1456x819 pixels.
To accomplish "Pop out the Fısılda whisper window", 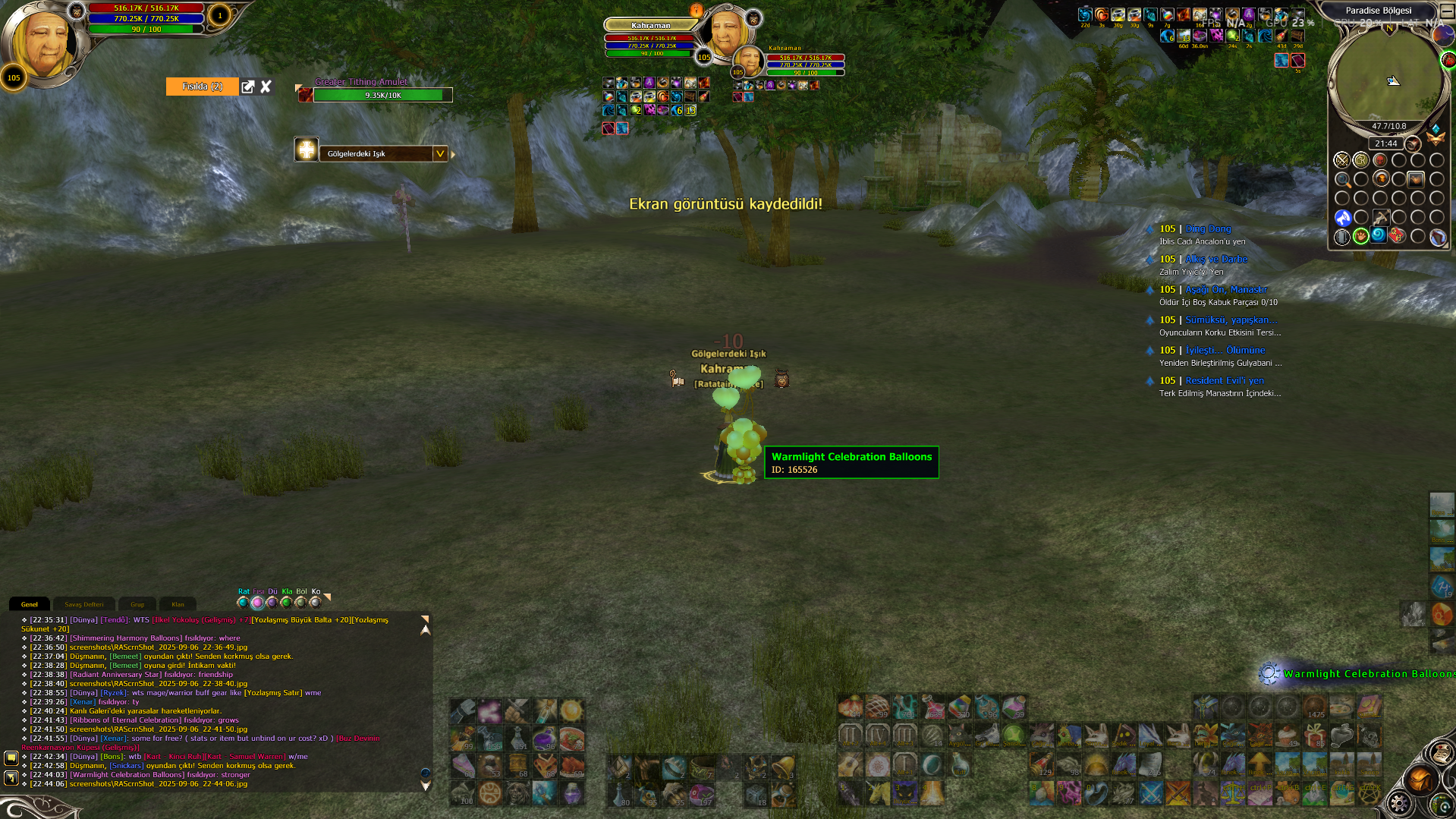I will pos(247,87).
